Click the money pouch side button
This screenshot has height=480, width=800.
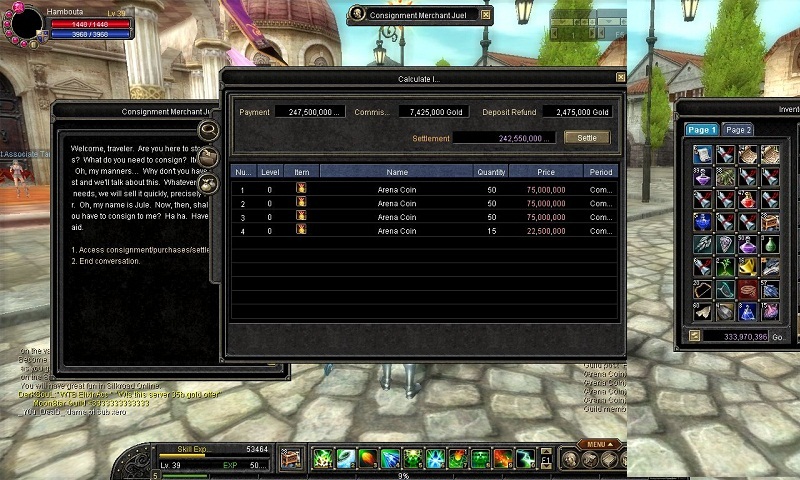pyautogui.click(x=209, y=183)
